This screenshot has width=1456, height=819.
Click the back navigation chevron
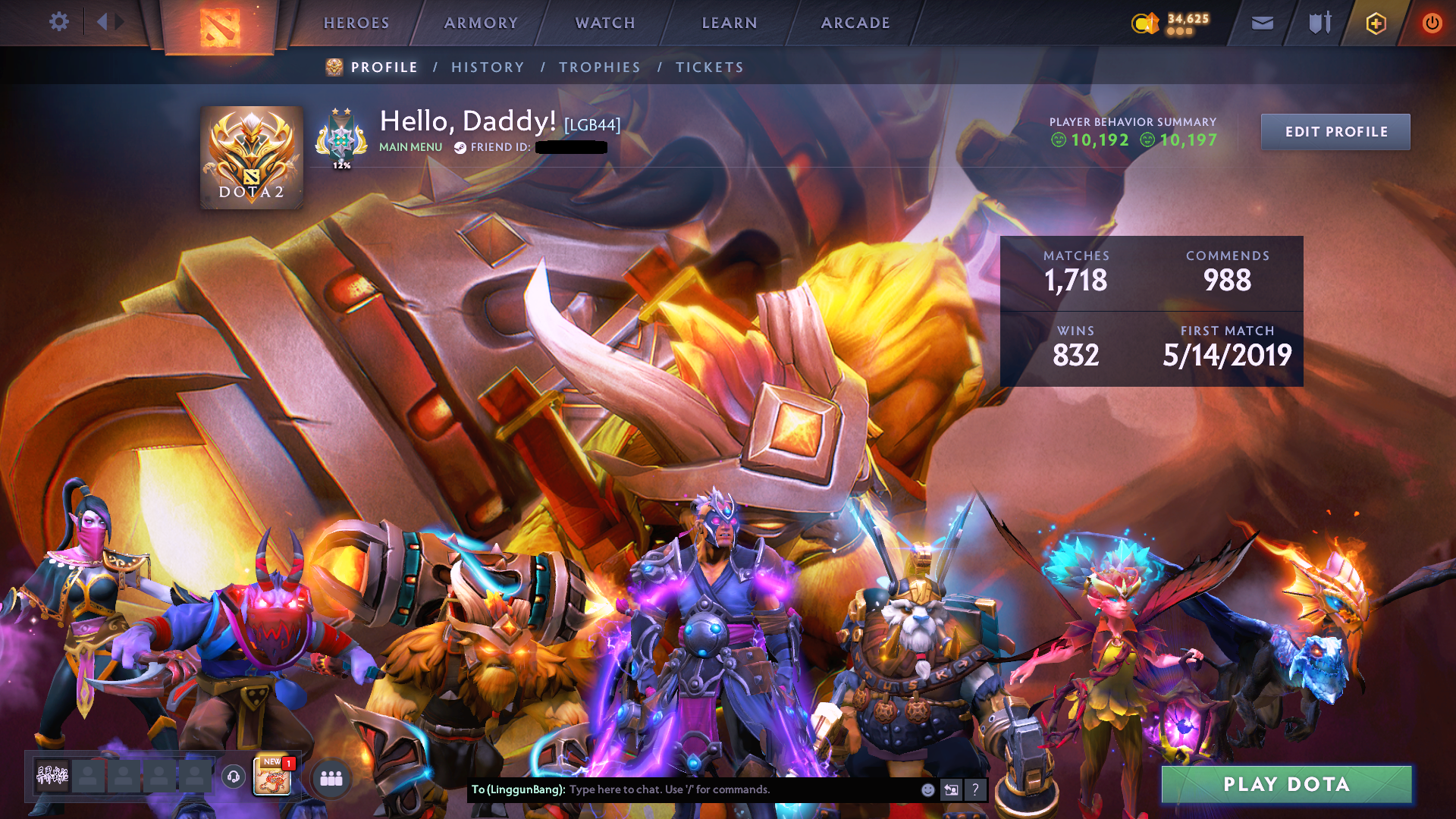coord(103,21)
